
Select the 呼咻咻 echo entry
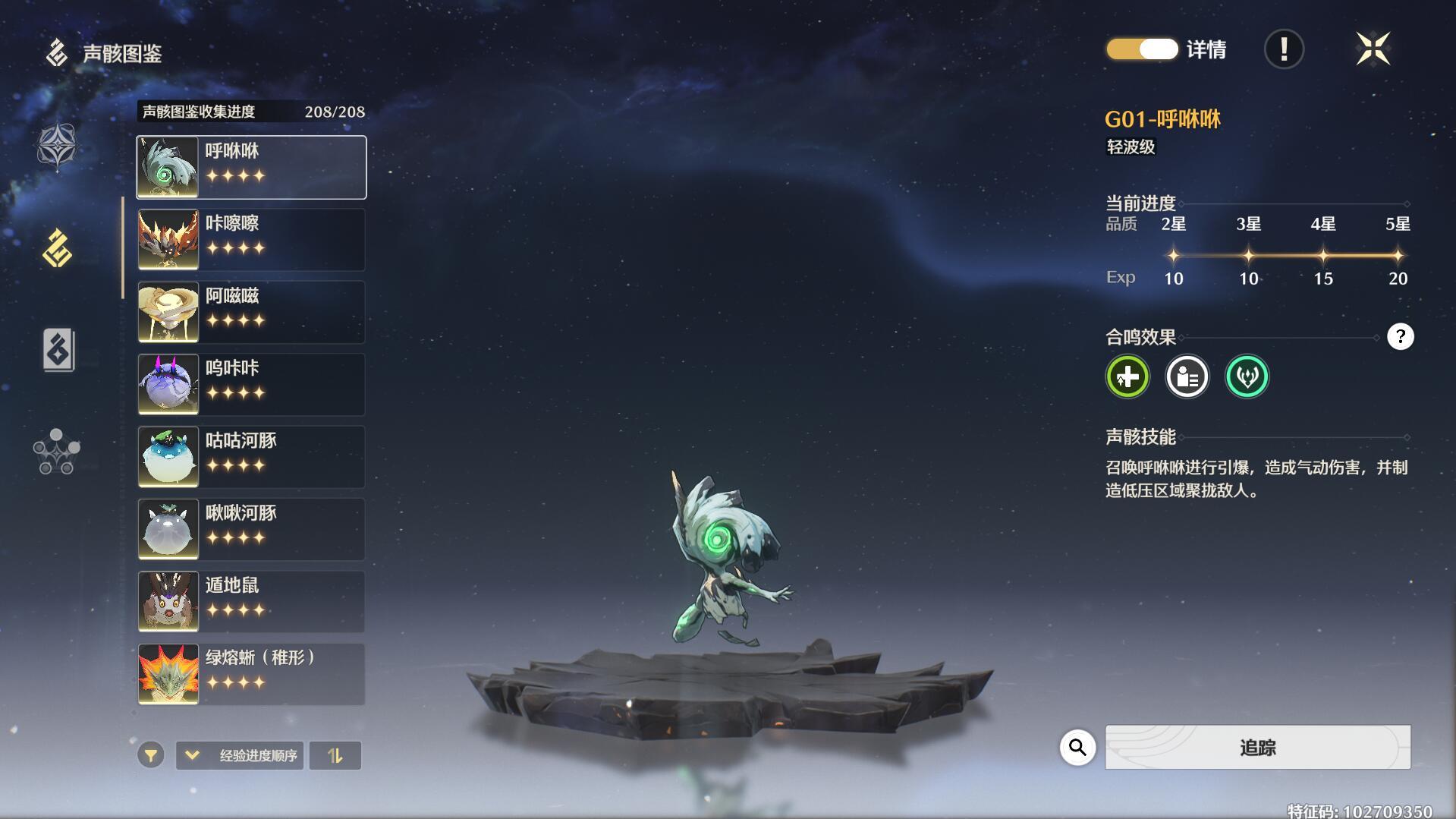[x=251, y=167]
